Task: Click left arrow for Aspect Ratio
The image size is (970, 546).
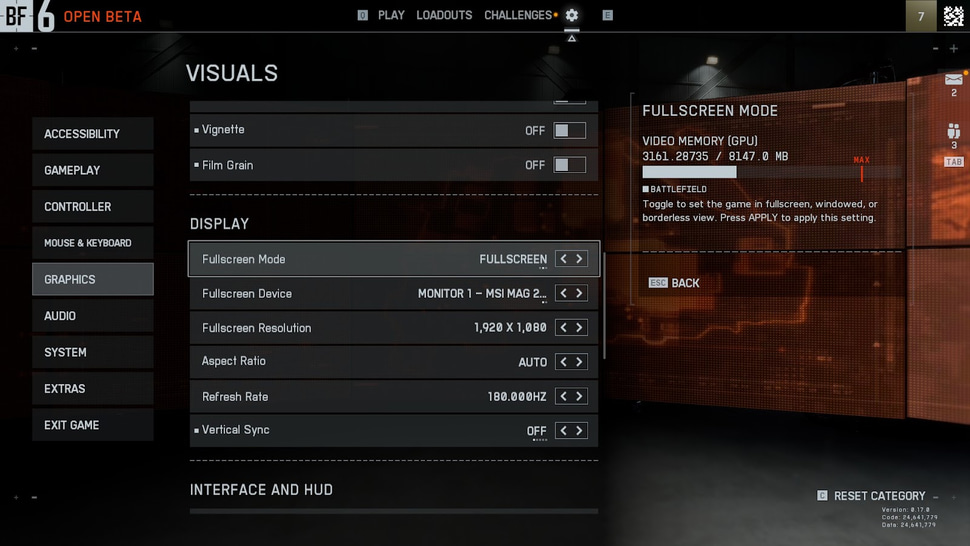Action: click(x=564, y=362)
